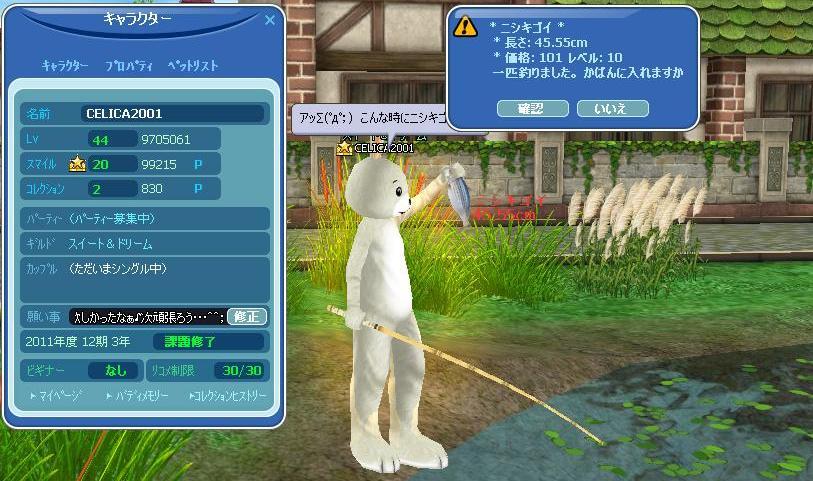Open the プロパティ tab
Image resolution: width=813 pixels, height=481 pixels.
(129, 66)
